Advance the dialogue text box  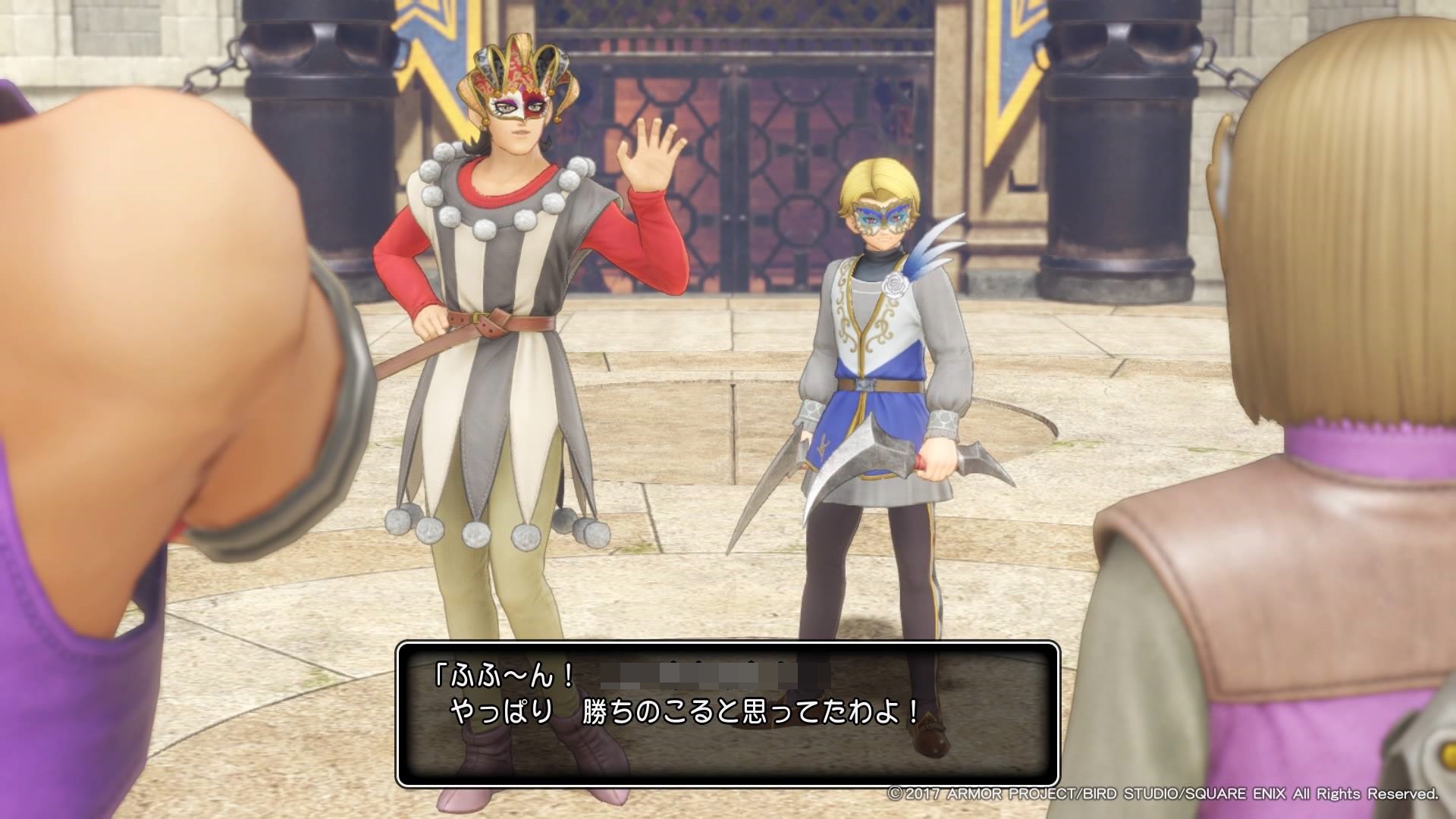click(x=727, y=713)
